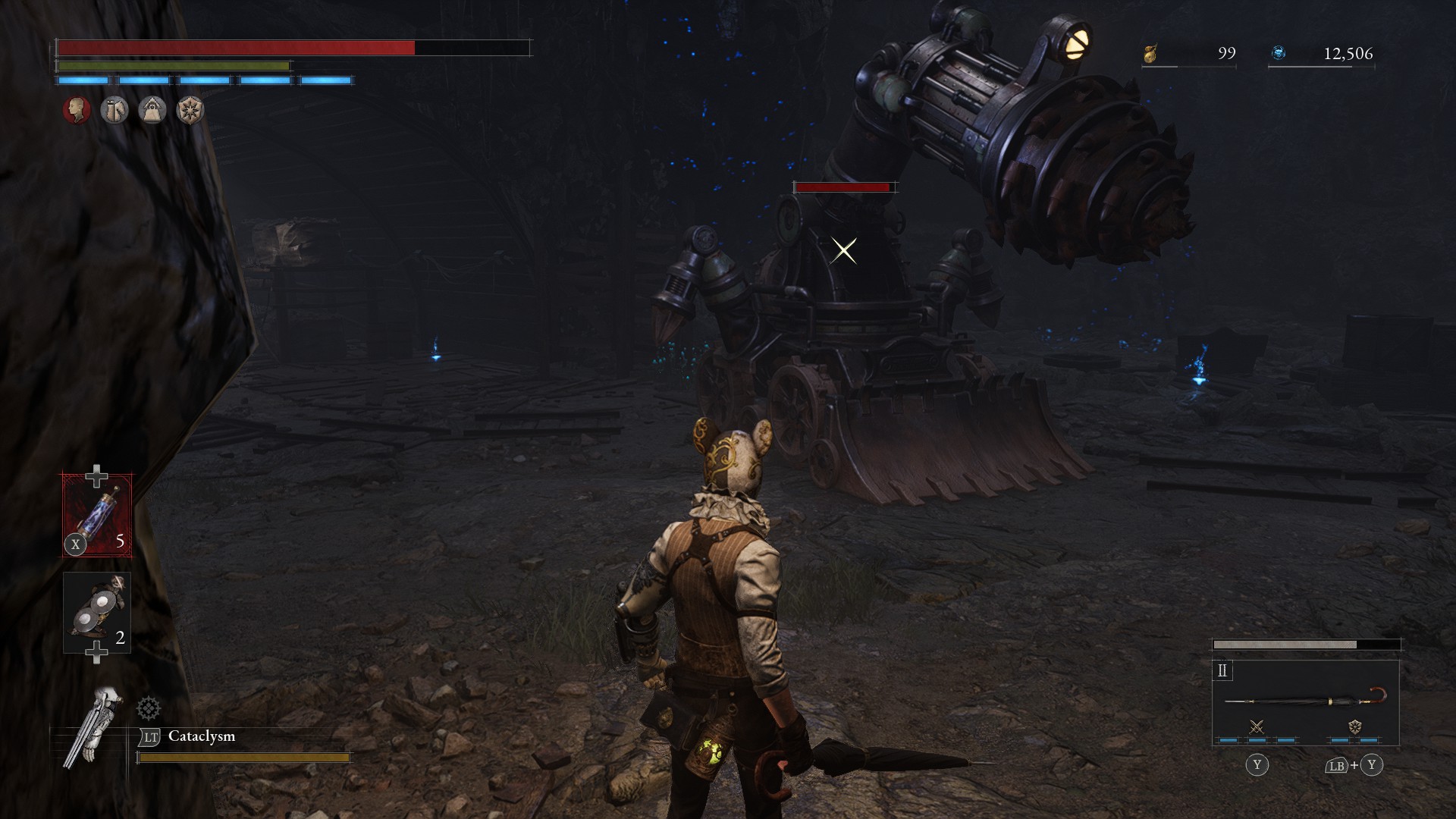Click the weapon slot II indicator

click(1222, 670)
